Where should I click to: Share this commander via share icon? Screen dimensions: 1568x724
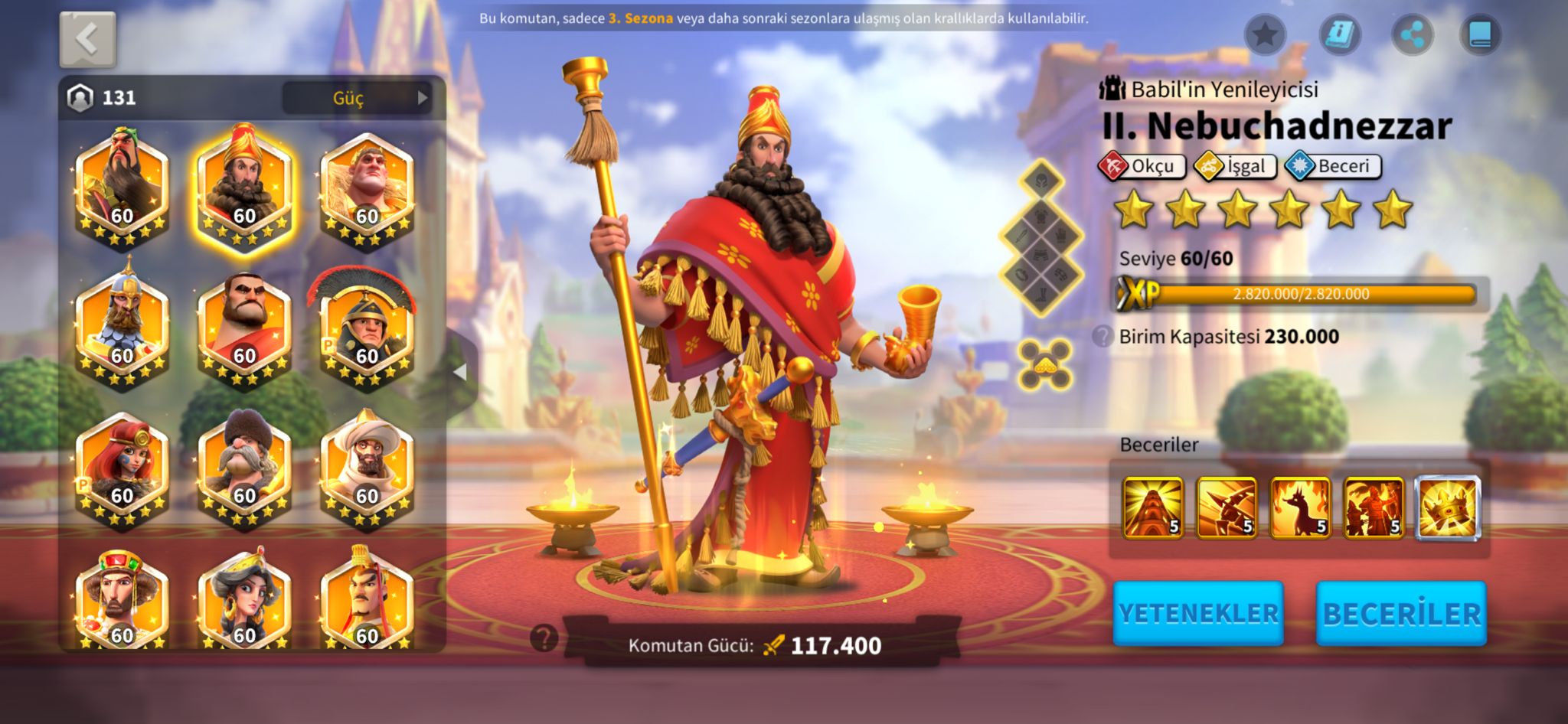(x=1412, y=34)
